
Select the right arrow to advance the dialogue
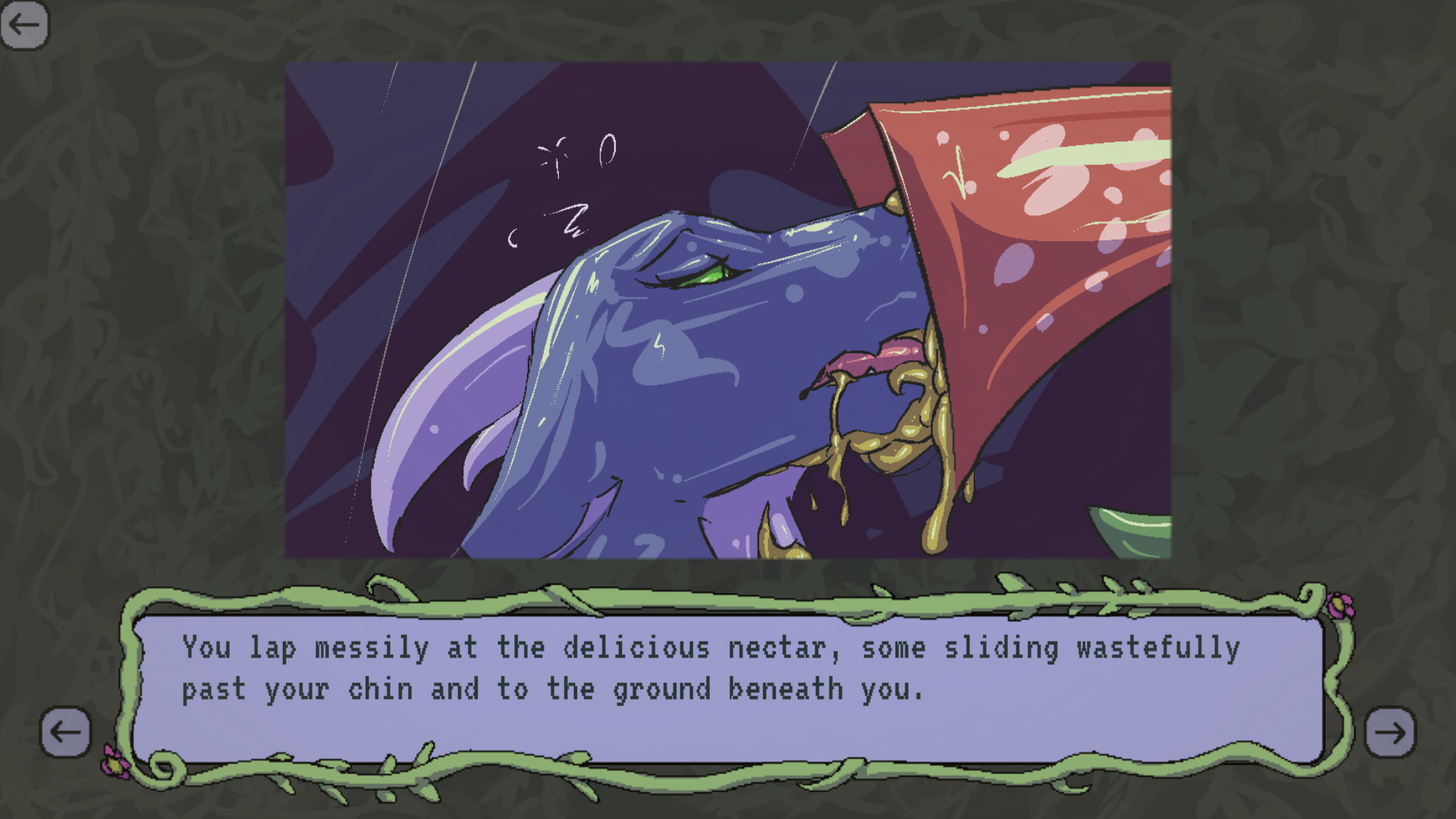pos(1391,732)
